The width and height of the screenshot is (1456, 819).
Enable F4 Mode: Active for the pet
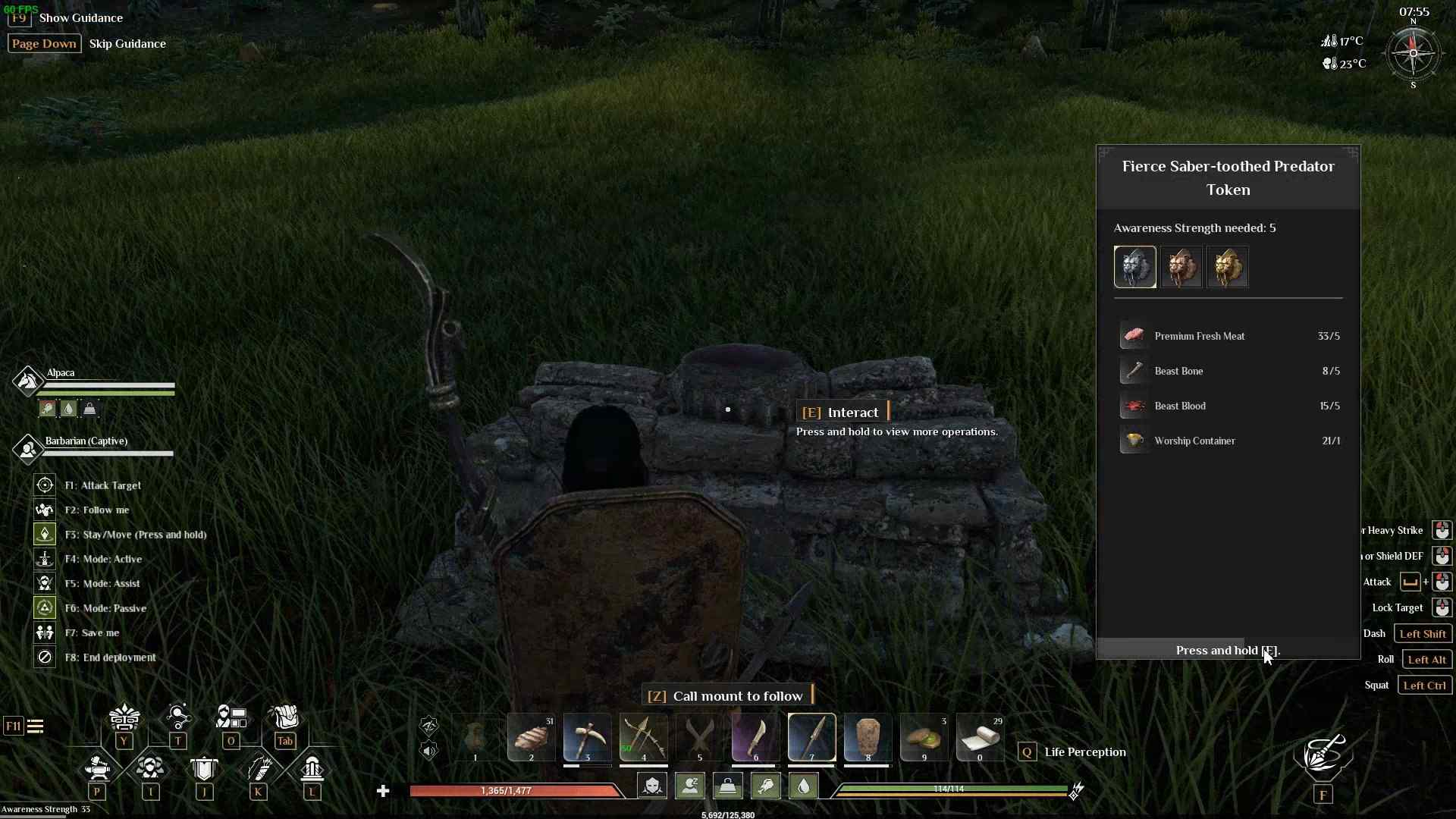coord(44,558)
